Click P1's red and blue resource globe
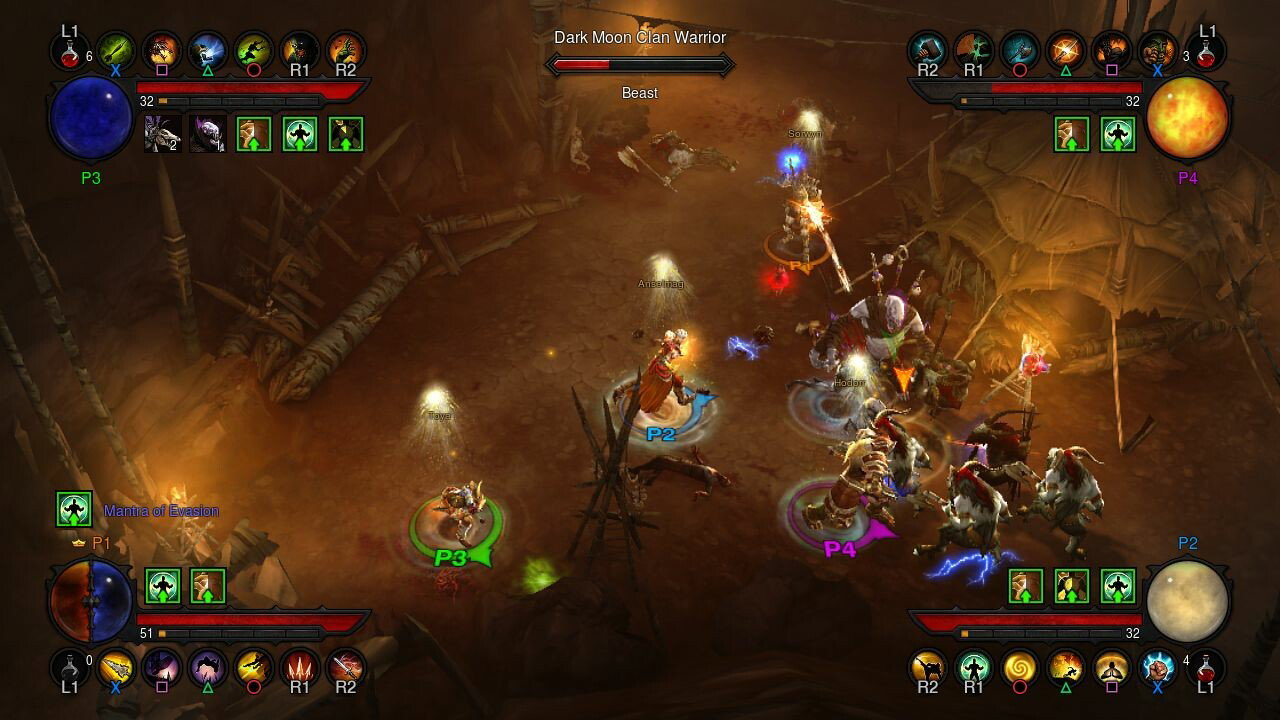Screen dimensions: 1280x720 click(91, 600)
